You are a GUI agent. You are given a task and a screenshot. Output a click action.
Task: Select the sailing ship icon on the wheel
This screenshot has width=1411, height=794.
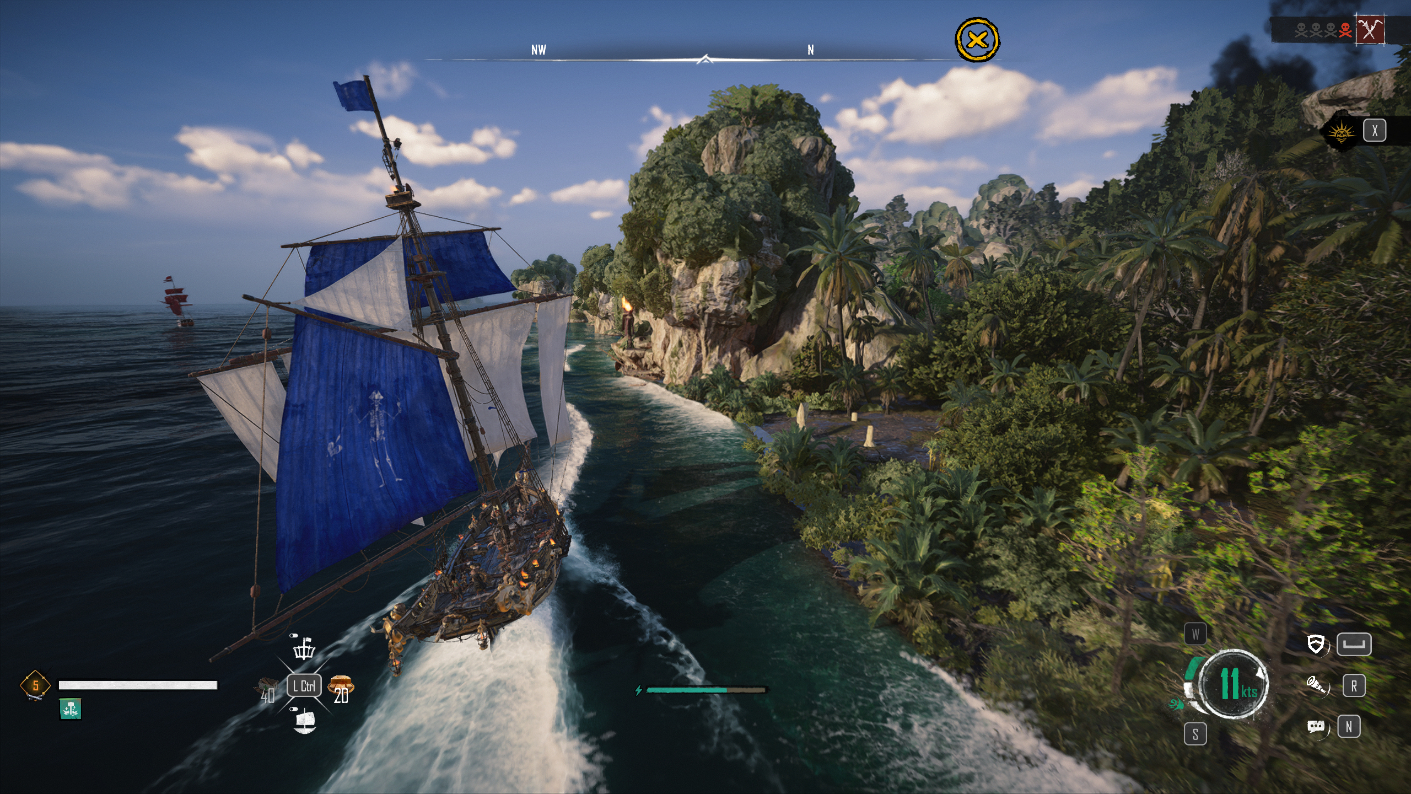pyautogui.click(x=304, y=720)
